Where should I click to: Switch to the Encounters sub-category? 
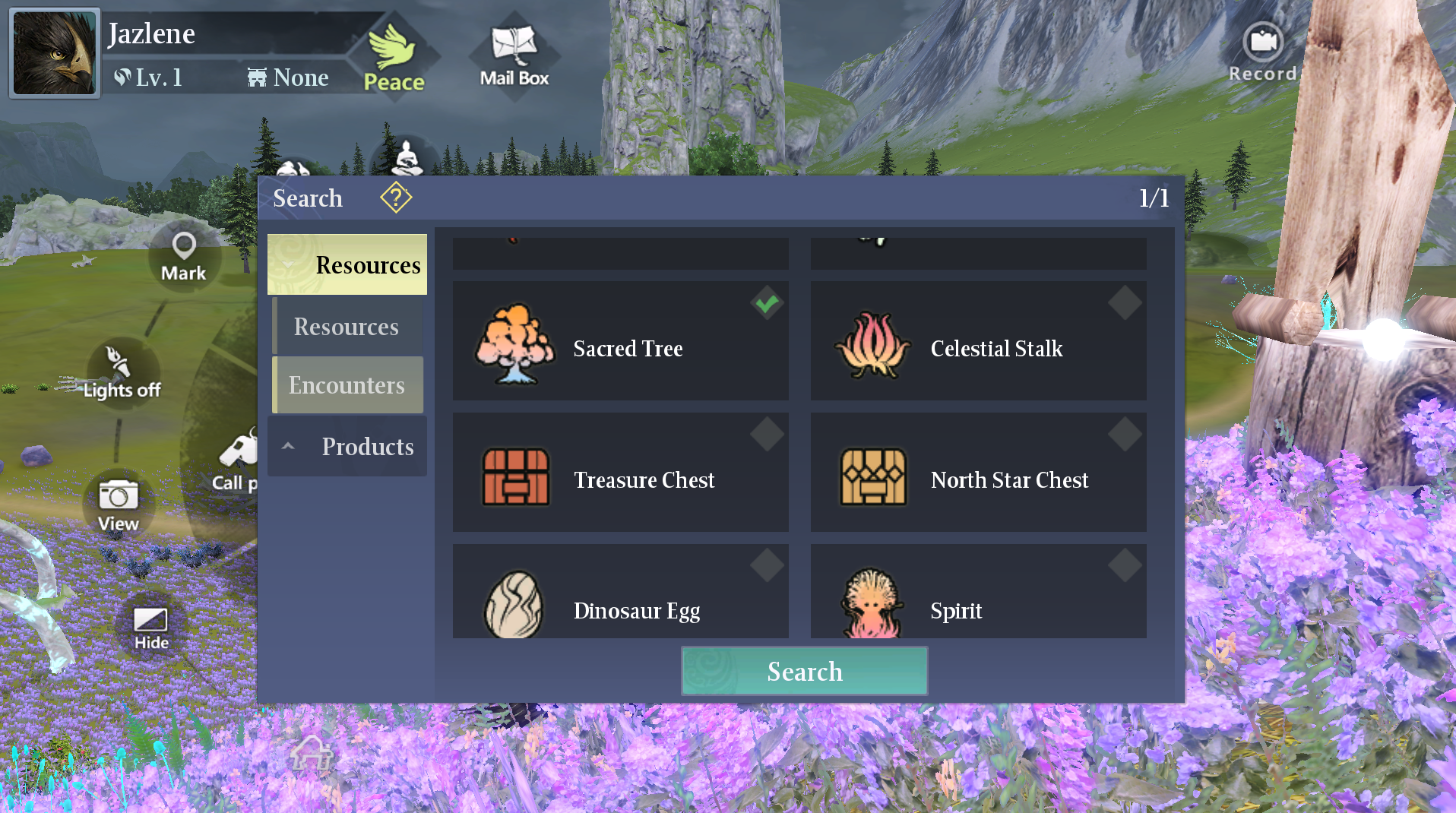[x=347, y=385]
